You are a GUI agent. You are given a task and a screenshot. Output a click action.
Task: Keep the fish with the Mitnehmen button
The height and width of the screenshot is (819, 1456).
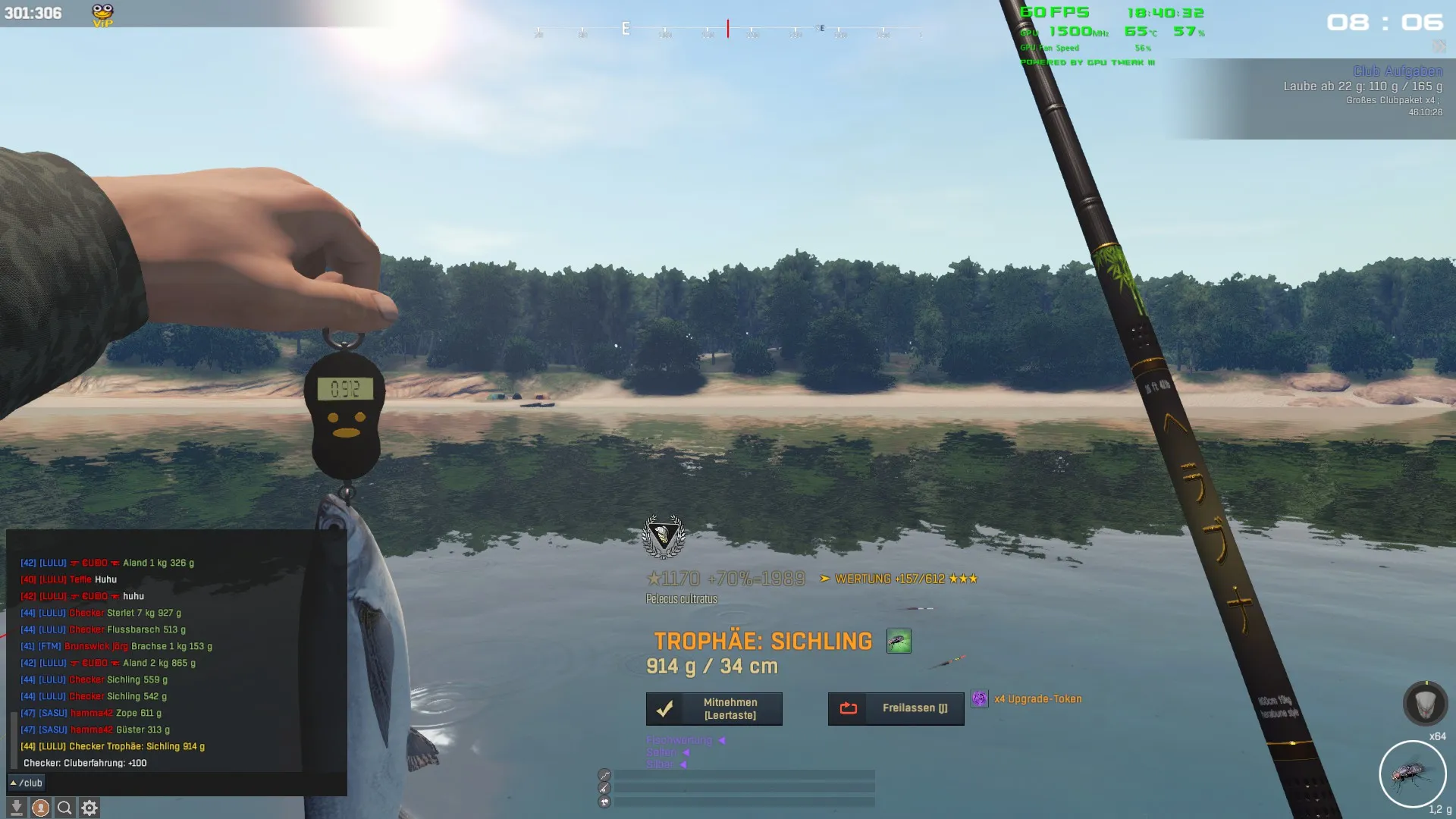(x=714, y=709)
